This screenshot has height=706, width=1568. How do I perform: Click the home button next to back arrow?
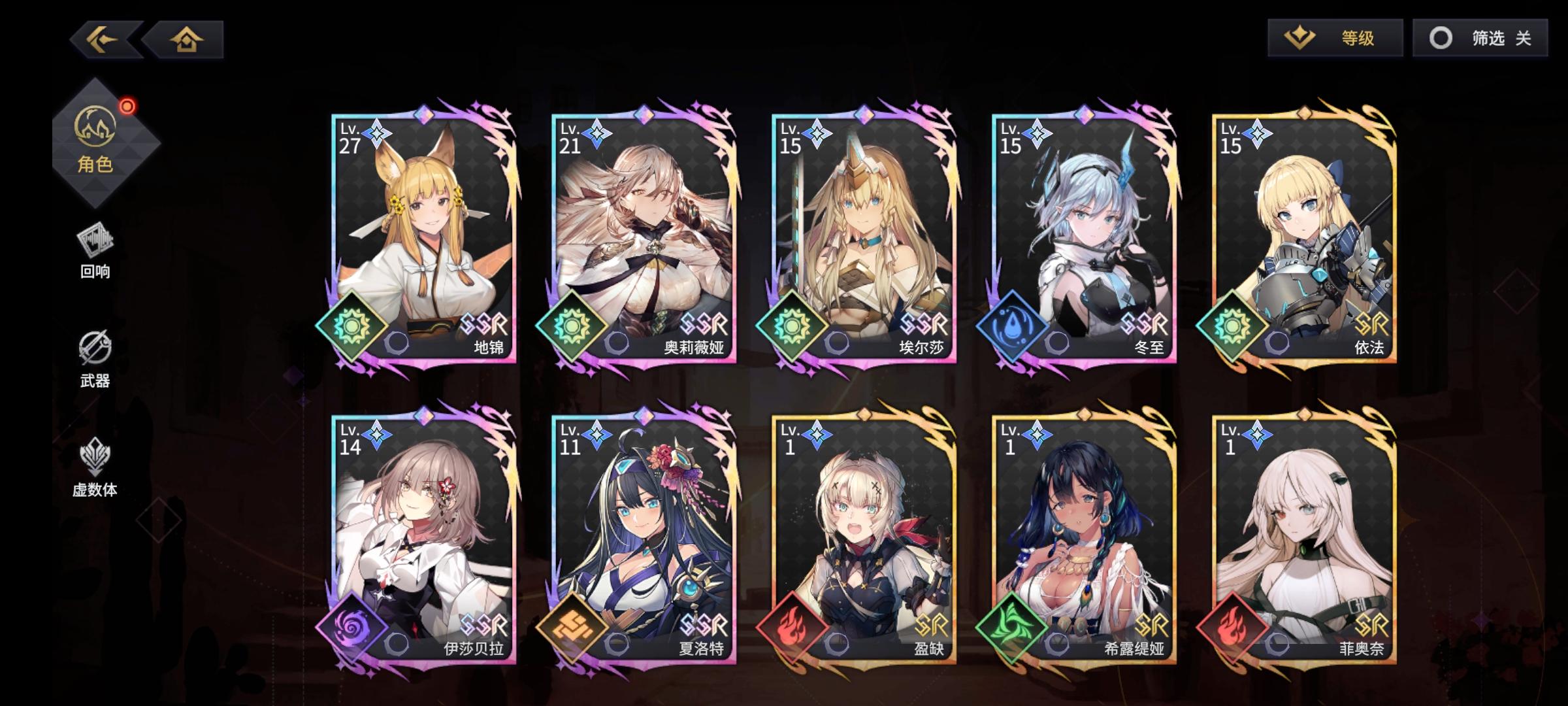click(185, 39)
